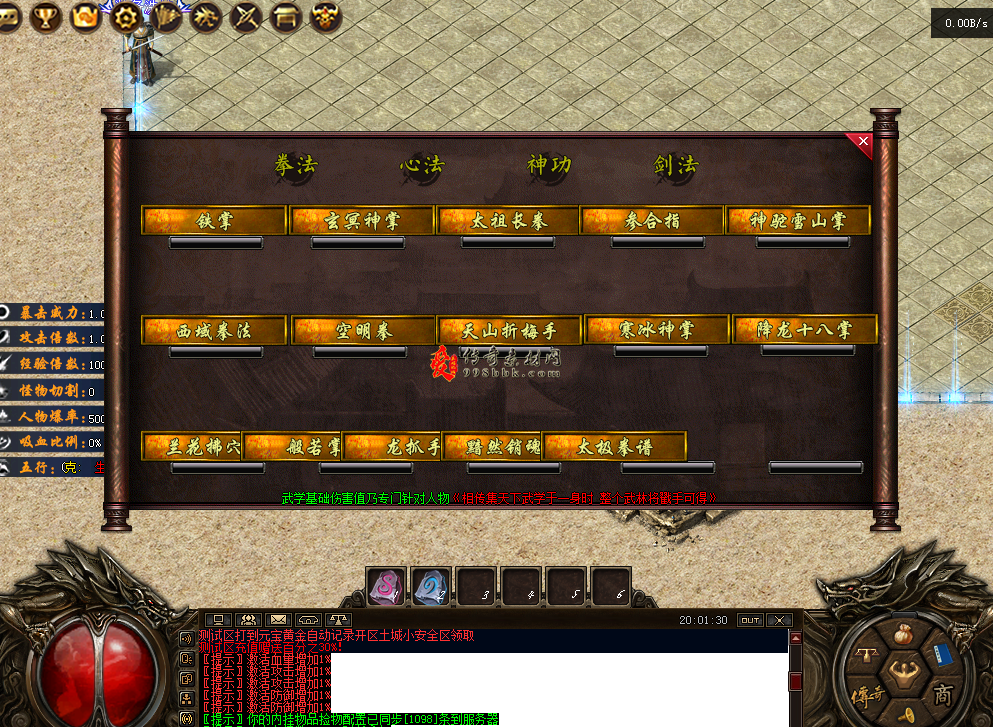993x727 pixels.
Task: Open the gold trophy icon menu
Action: (46, 15)
